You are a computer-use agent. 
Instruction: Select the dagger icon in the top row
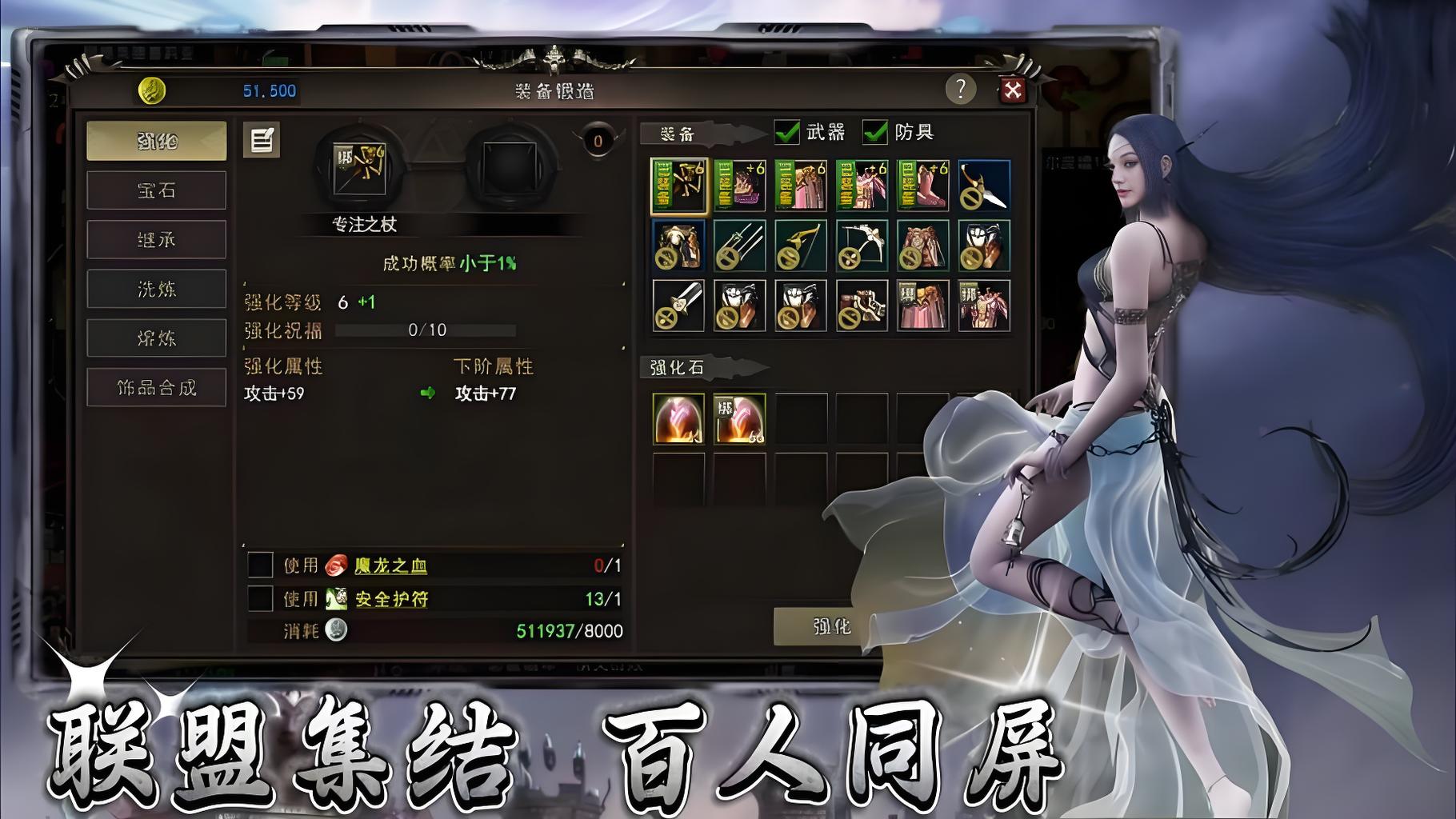981,186
